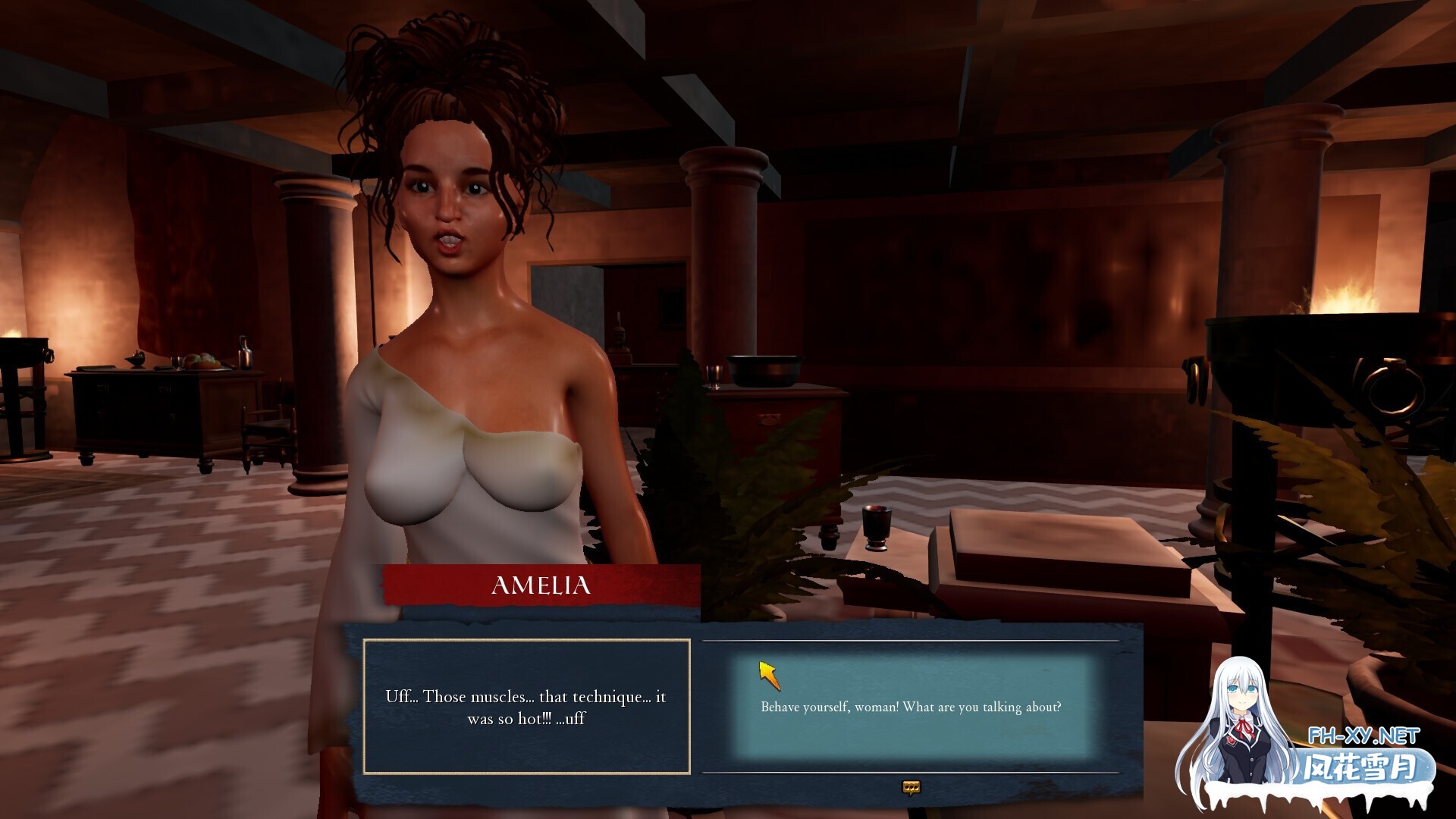
Task: Click Amelia's red nameplate banner
Action: coord(538,585)
